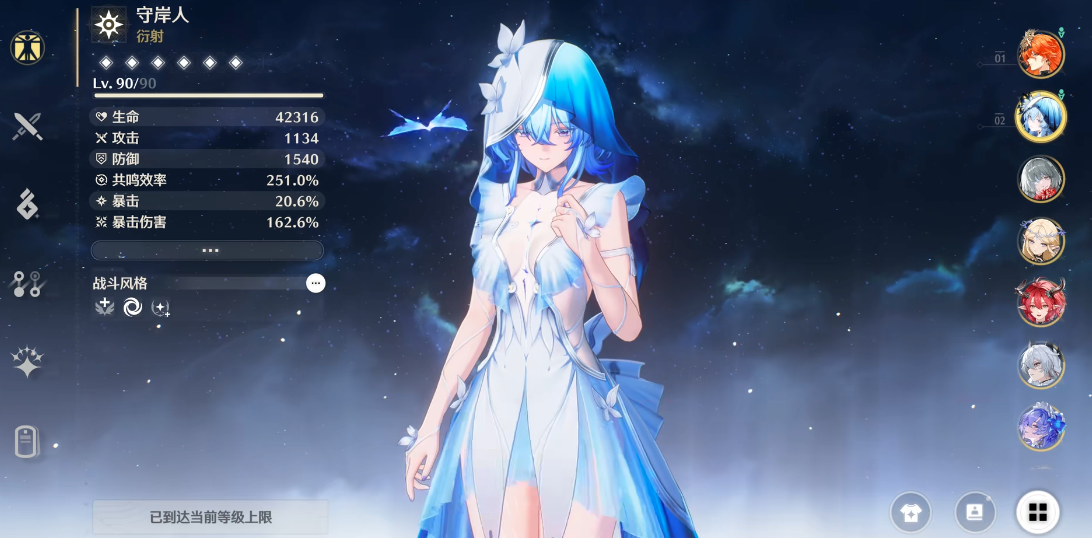This screenshot has width=1092, height=538.
Task: Switch to the resonance chain starburst tab
Action: pos(27,363)
